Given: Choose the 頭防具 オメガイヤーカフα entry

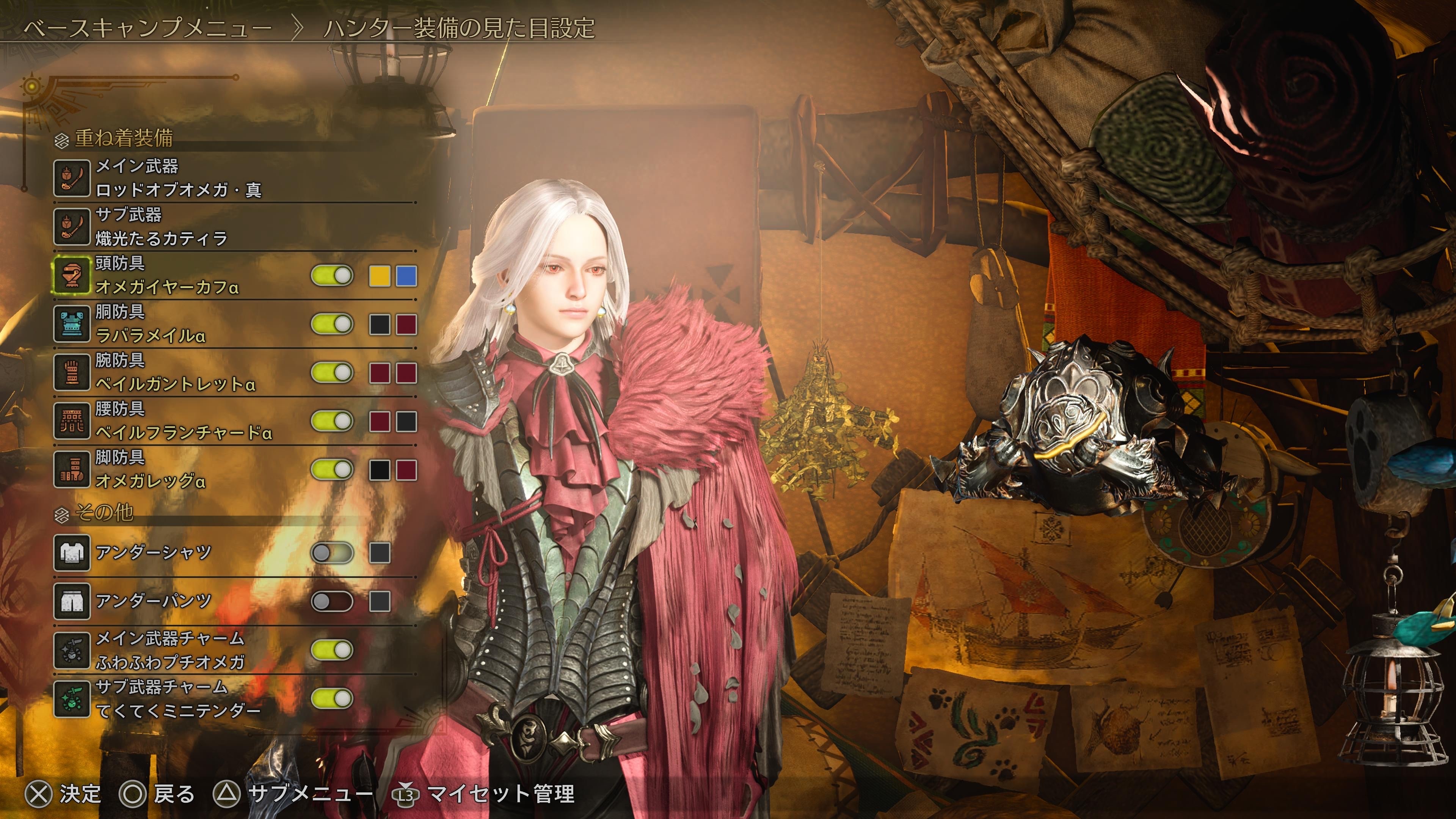Looking at the screenshot, I should pos(167,275).
